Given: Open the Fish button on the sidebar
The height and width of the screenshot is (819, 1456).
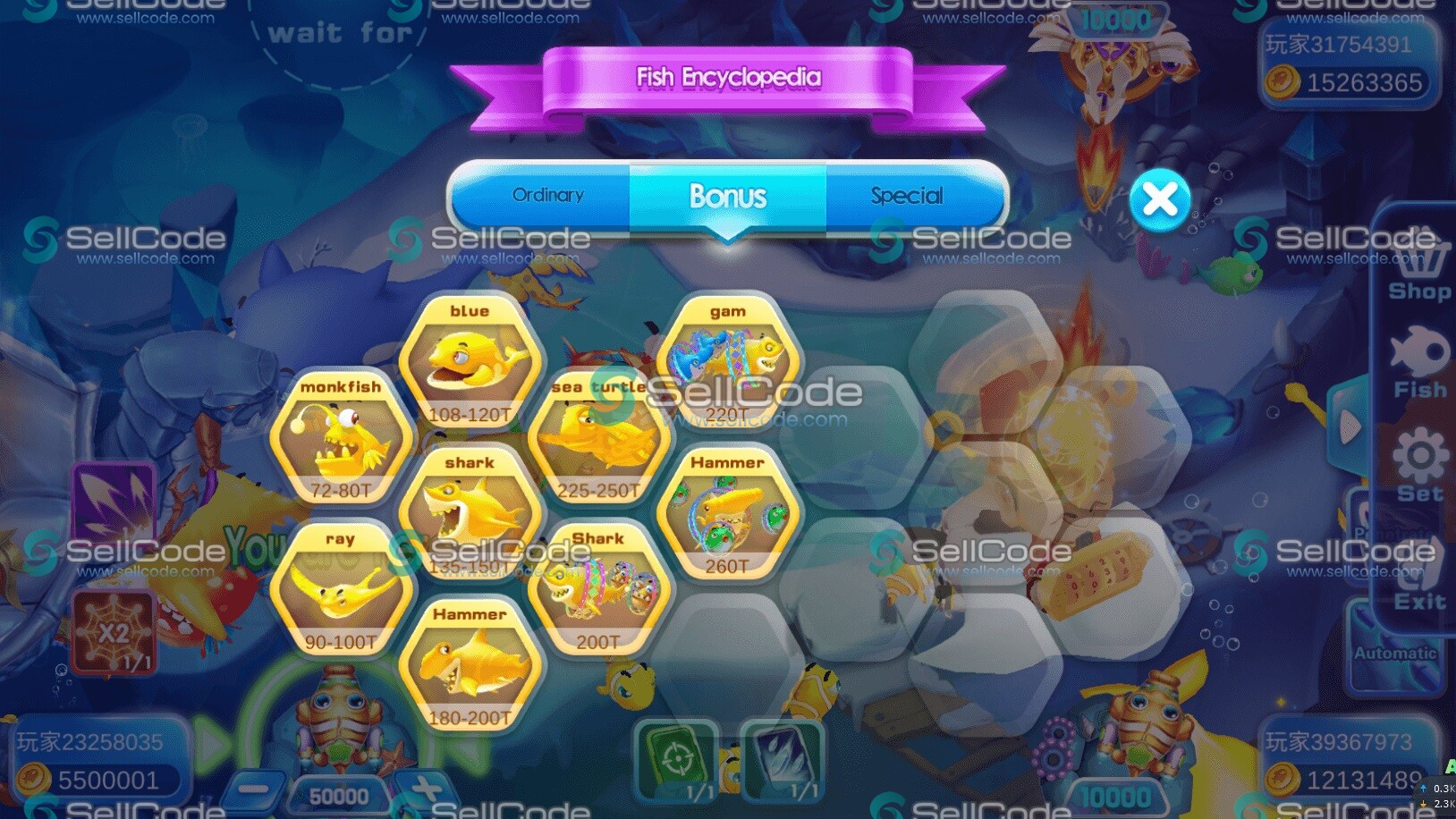Looking at the screenshot, I should (1418, 362).
